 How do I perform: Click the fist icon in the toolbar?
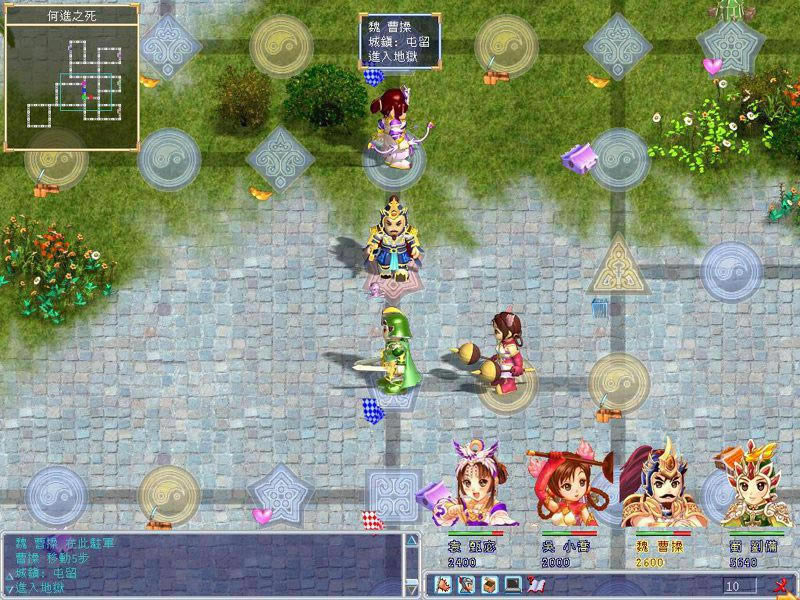tap(441, 584)
